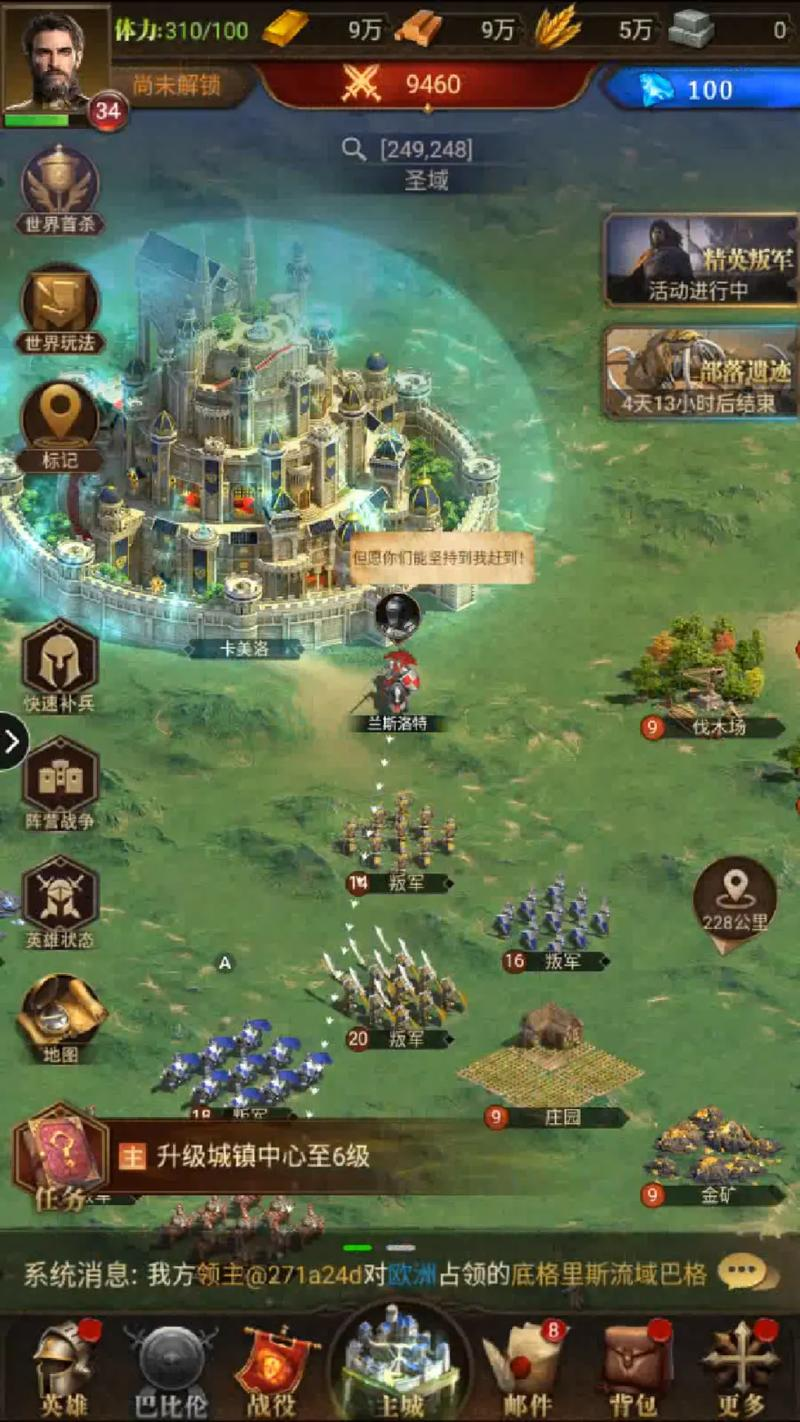Open the 邮件 mail tab
The image size is (800, 1422).
pyautogui.click(x=527, y=1367)
